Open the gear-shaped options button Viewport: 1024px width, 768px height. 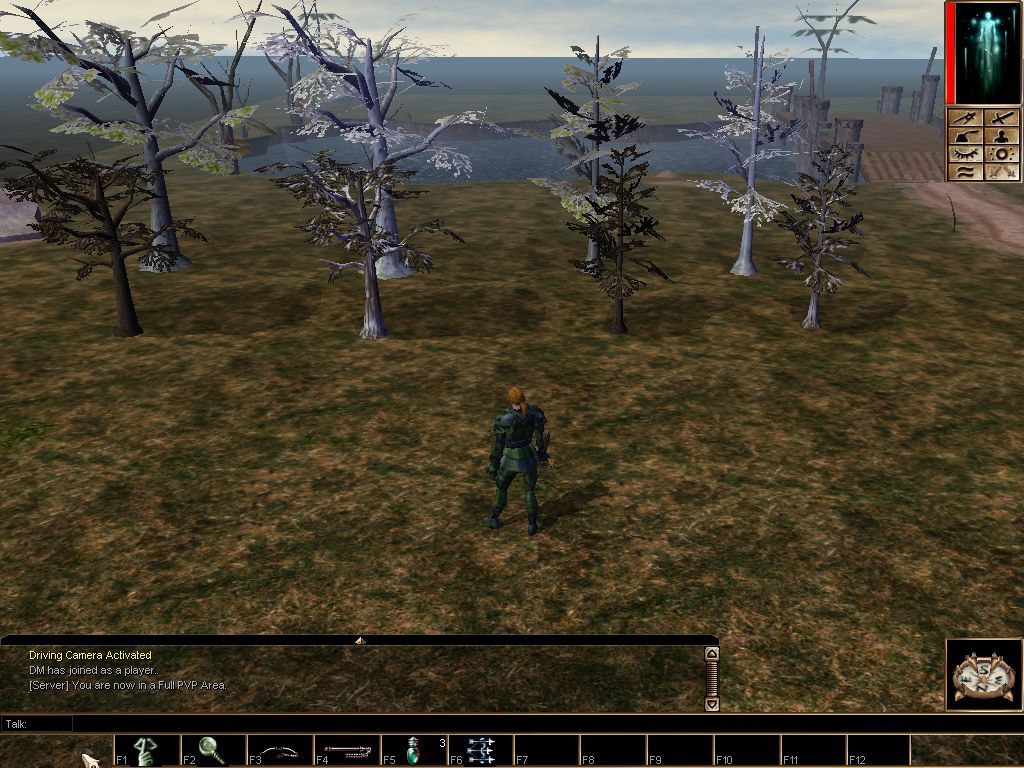click(x=1001, y=154)
